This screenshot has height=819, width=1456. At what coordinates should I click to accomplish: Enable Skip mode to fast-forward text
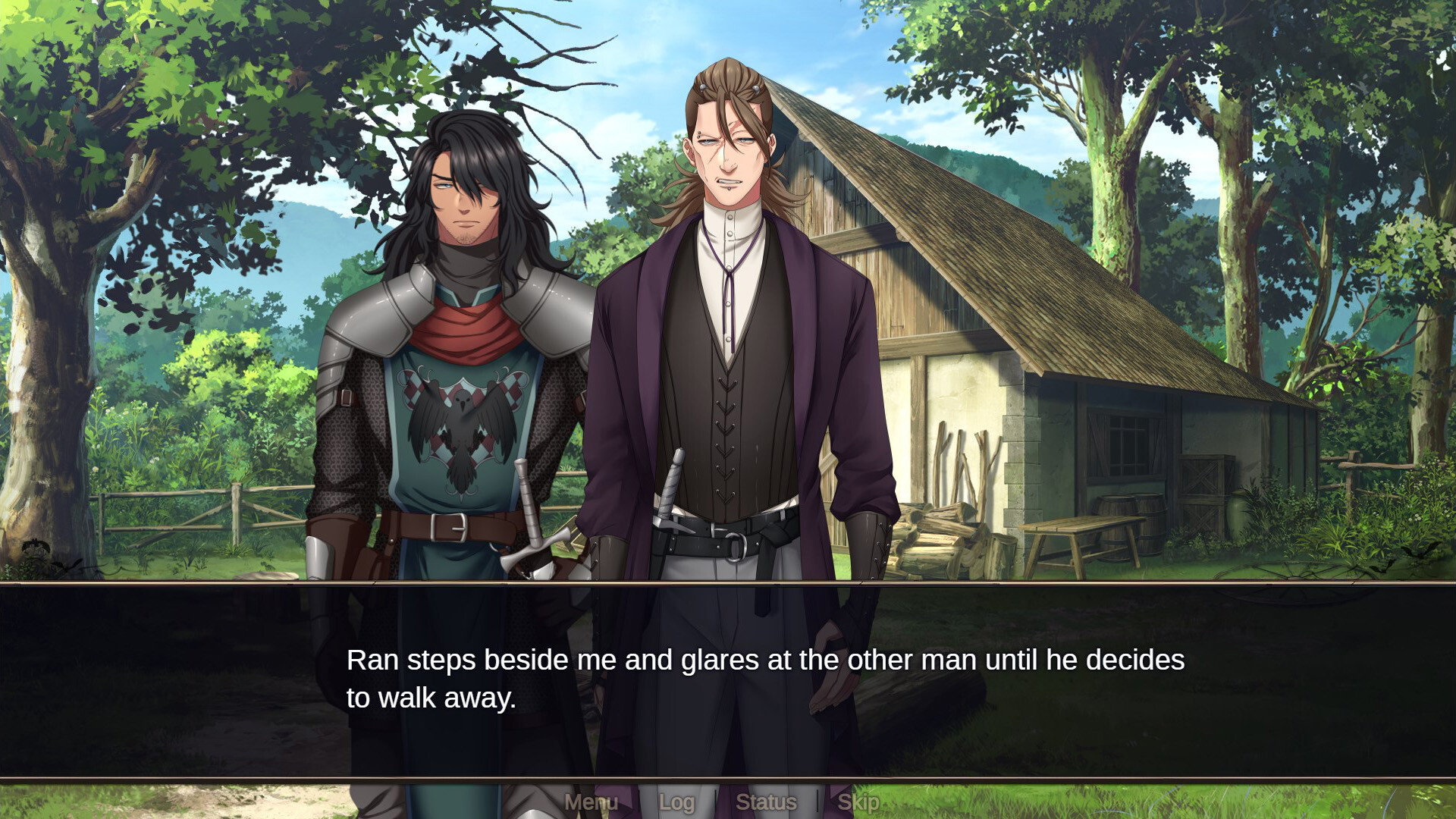pyautogui.click(x=858, y=802)
